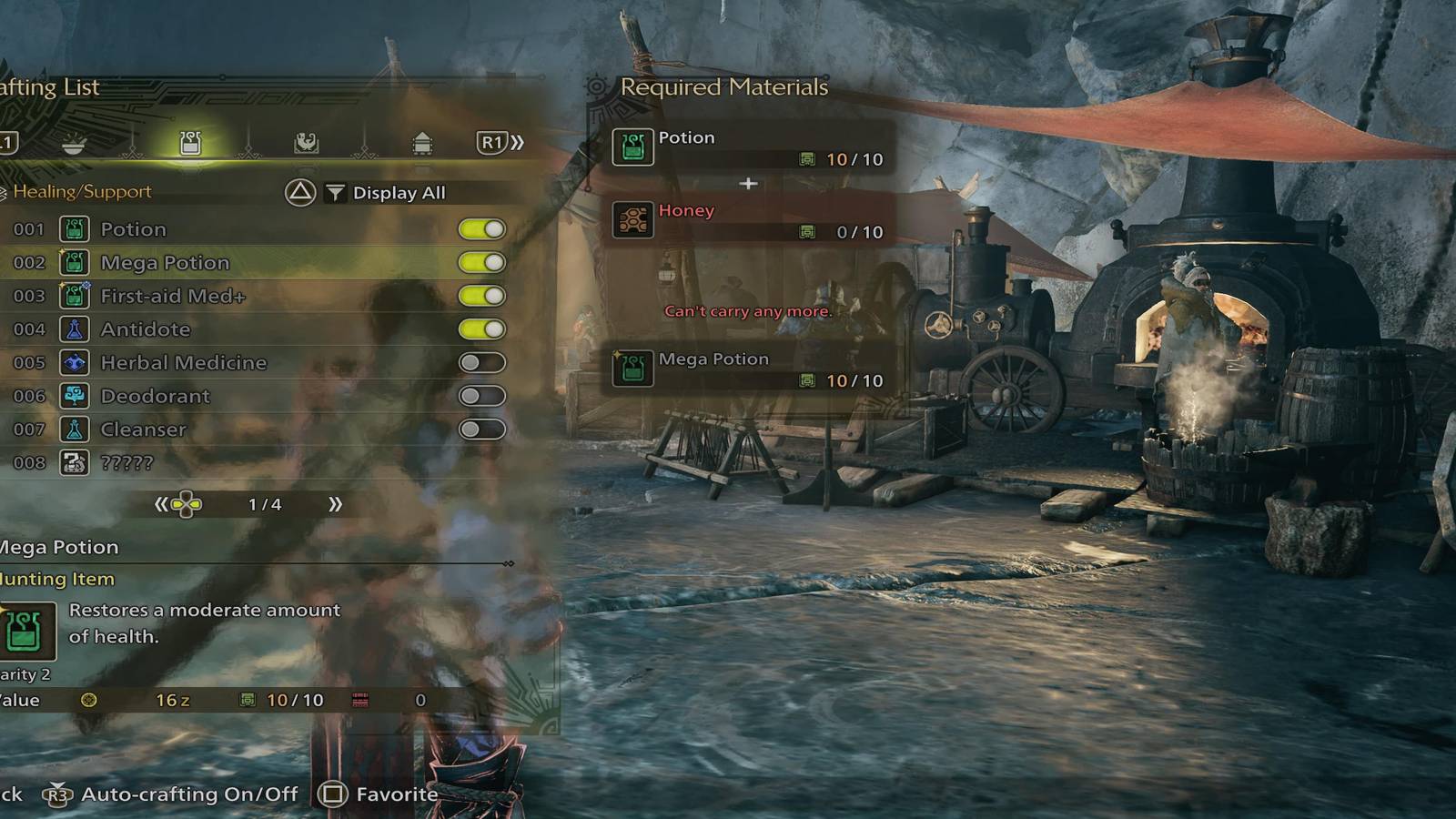Image resolution: width=1456 pixels, height=819 pixels.
Task: Click the left chevron to go back a page
Action: click(161, 503)
